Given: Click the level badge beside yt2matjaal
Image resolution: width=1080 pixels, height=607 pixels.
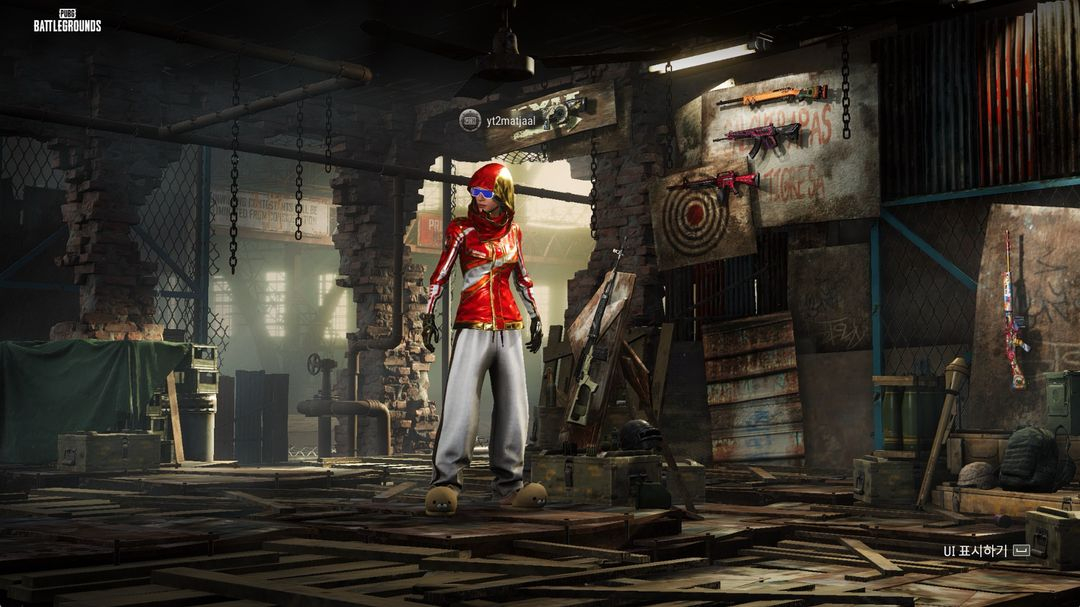Looking at the screenshot, I should click(470, 120).
